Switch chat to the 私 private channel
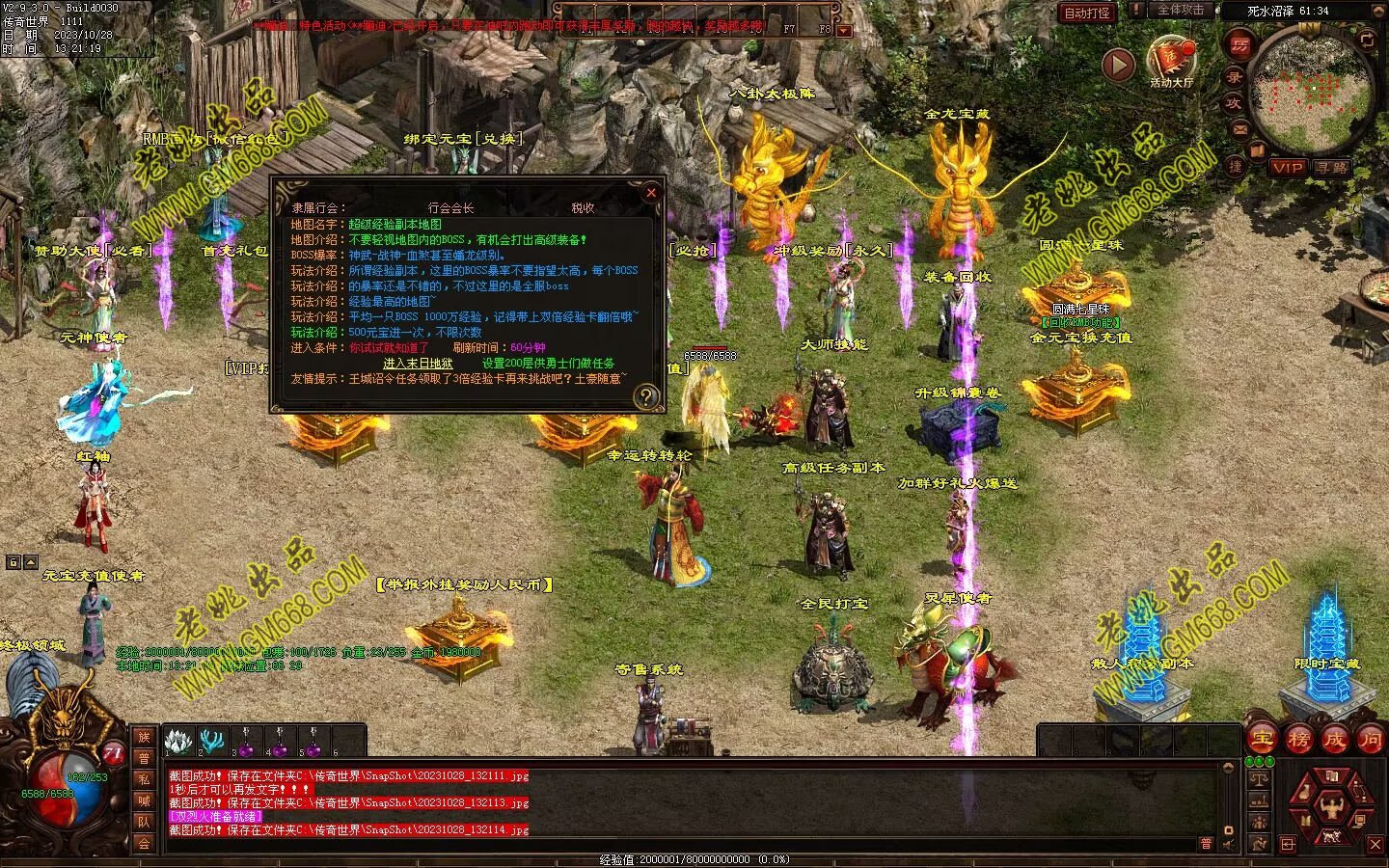Image resolution: width=1389 pixels, height=868 pixels. coord(144,779)
